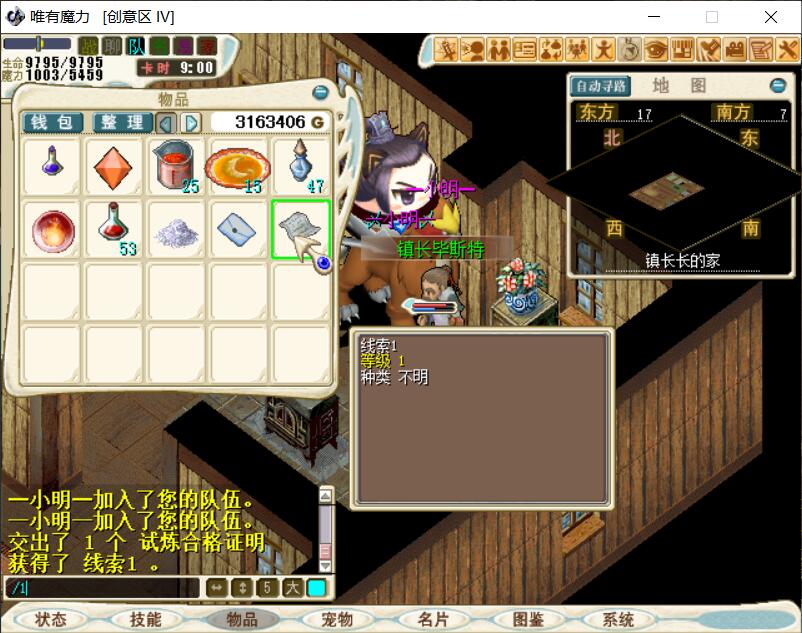Click the 自动寻路 auto-pathfinding button
Screen dimensions: 802x633
pos(600,85)
